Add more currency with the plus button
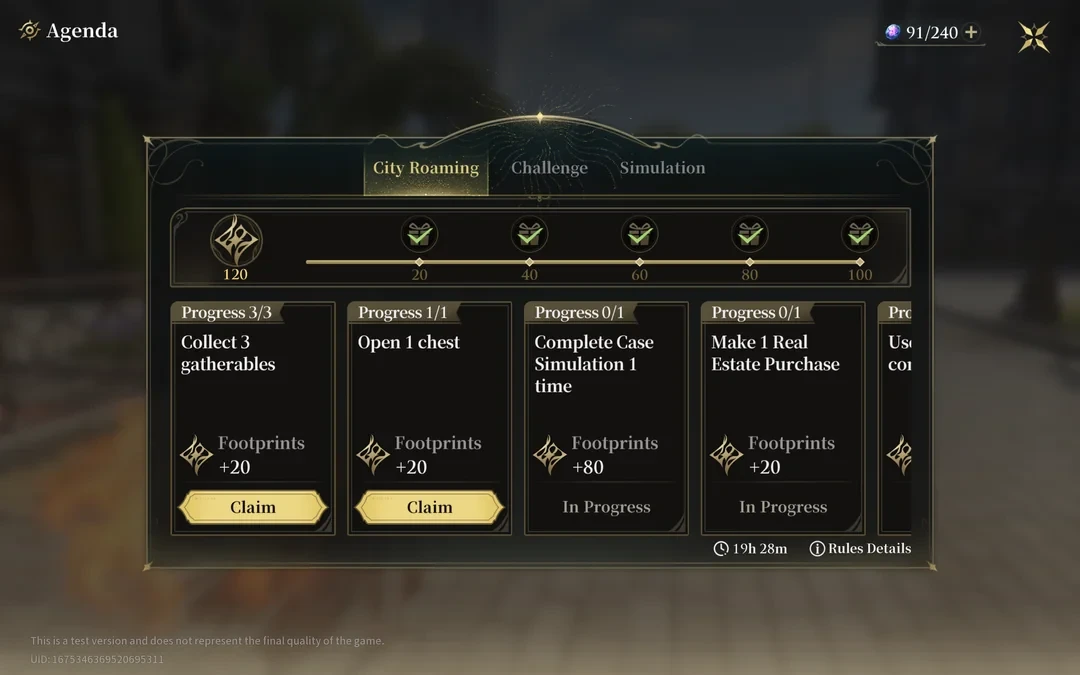 click(x=971, y=33)
